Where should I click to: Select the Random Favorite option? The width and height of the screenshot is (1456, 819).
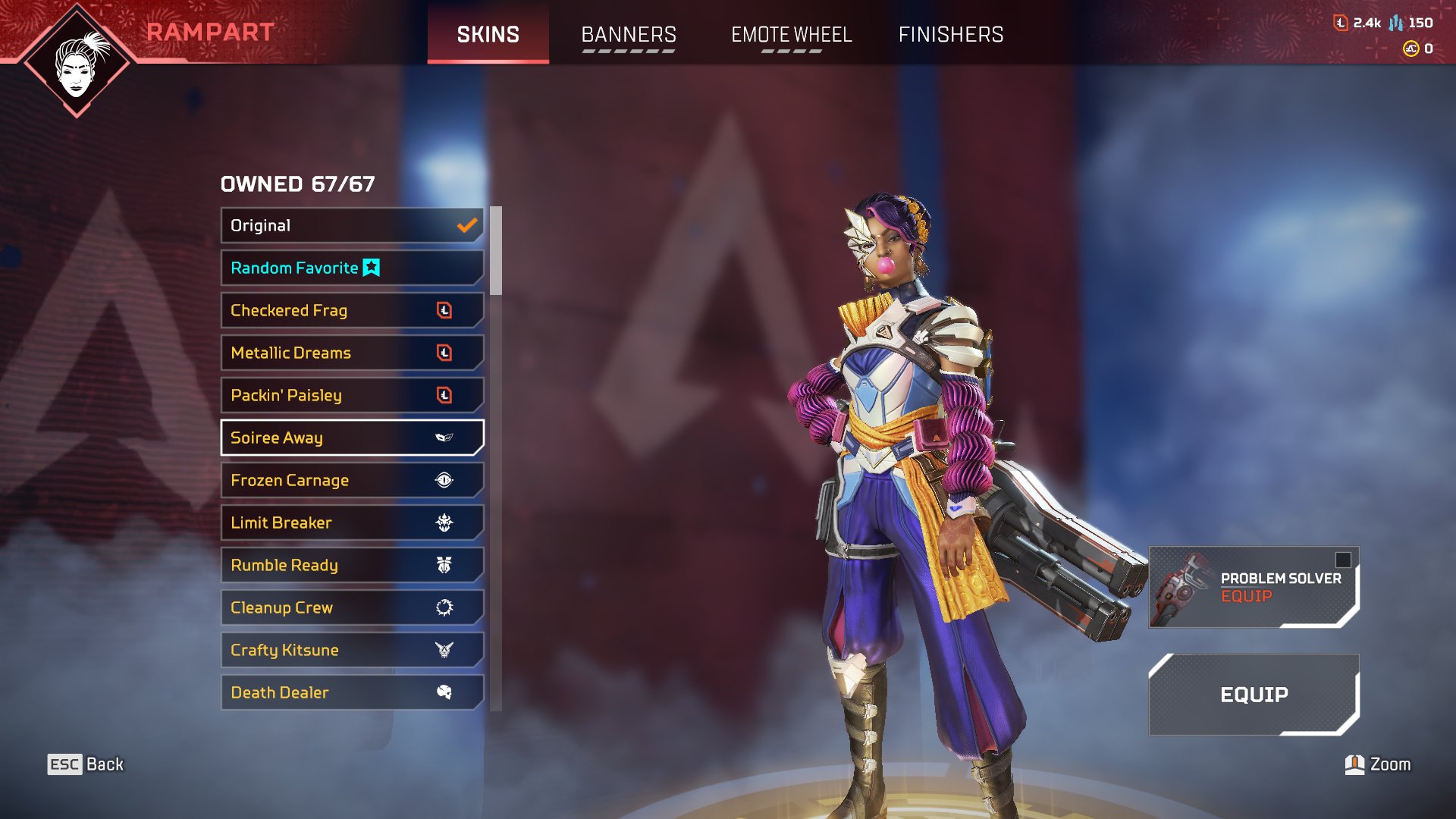[352, 268]
